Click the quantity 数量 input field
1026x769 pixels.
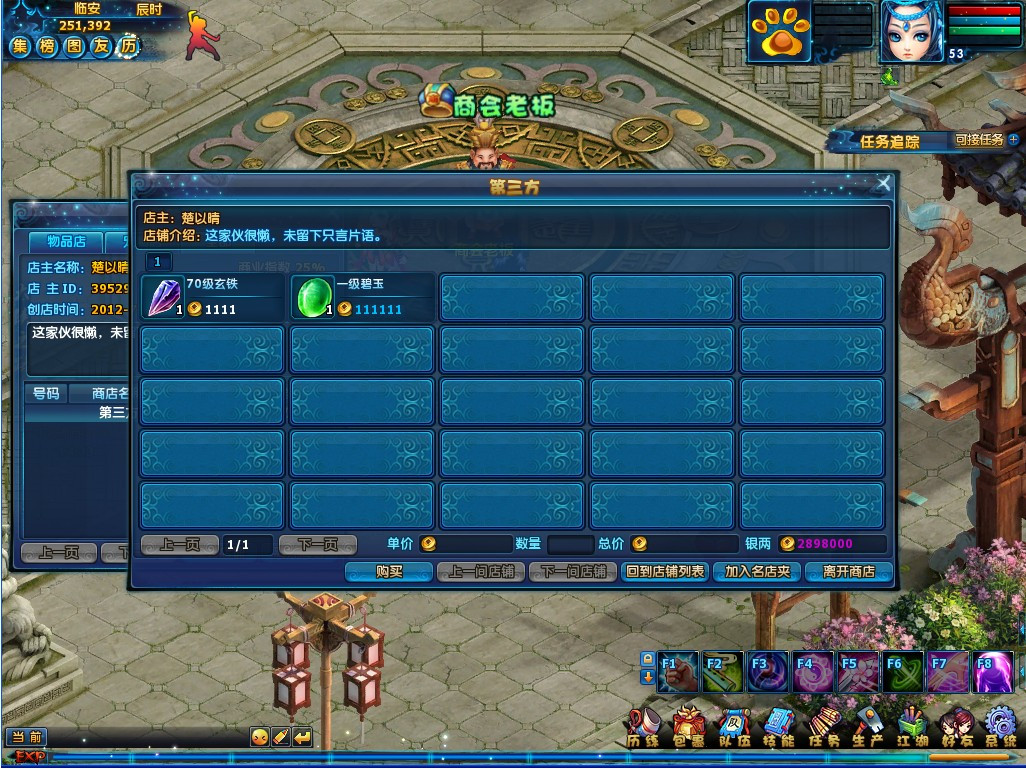570,545
